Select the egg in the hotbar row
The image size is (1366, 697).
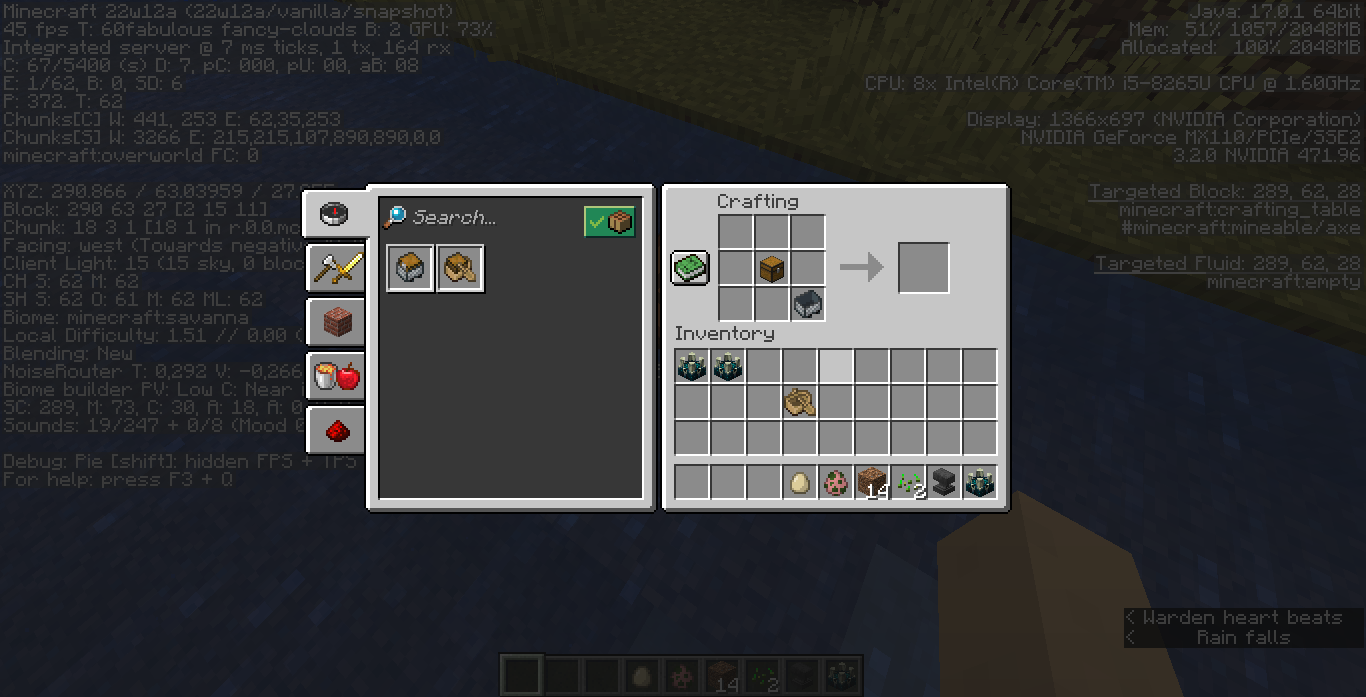pyautogui.click(x=800, y=483)
